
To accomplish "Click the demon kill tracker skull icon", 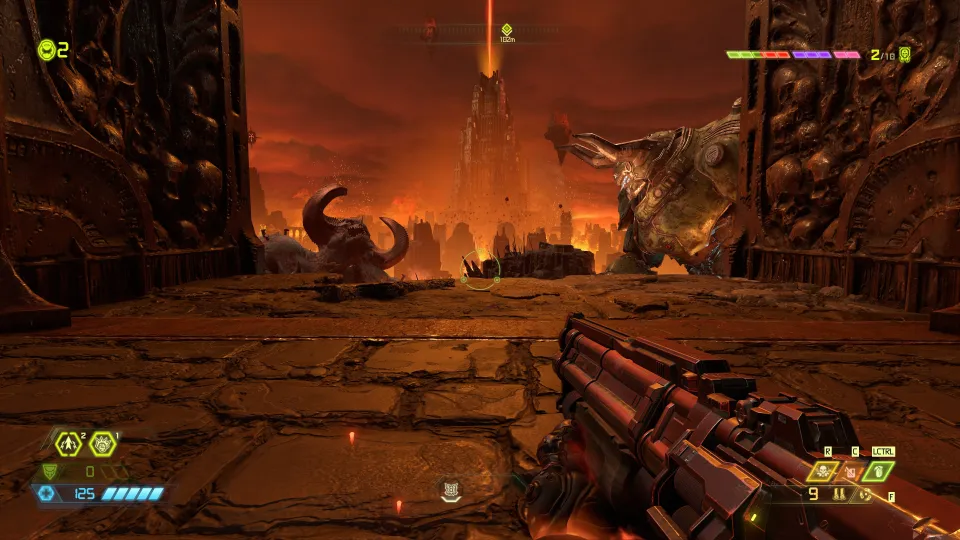I will point(905,55).
